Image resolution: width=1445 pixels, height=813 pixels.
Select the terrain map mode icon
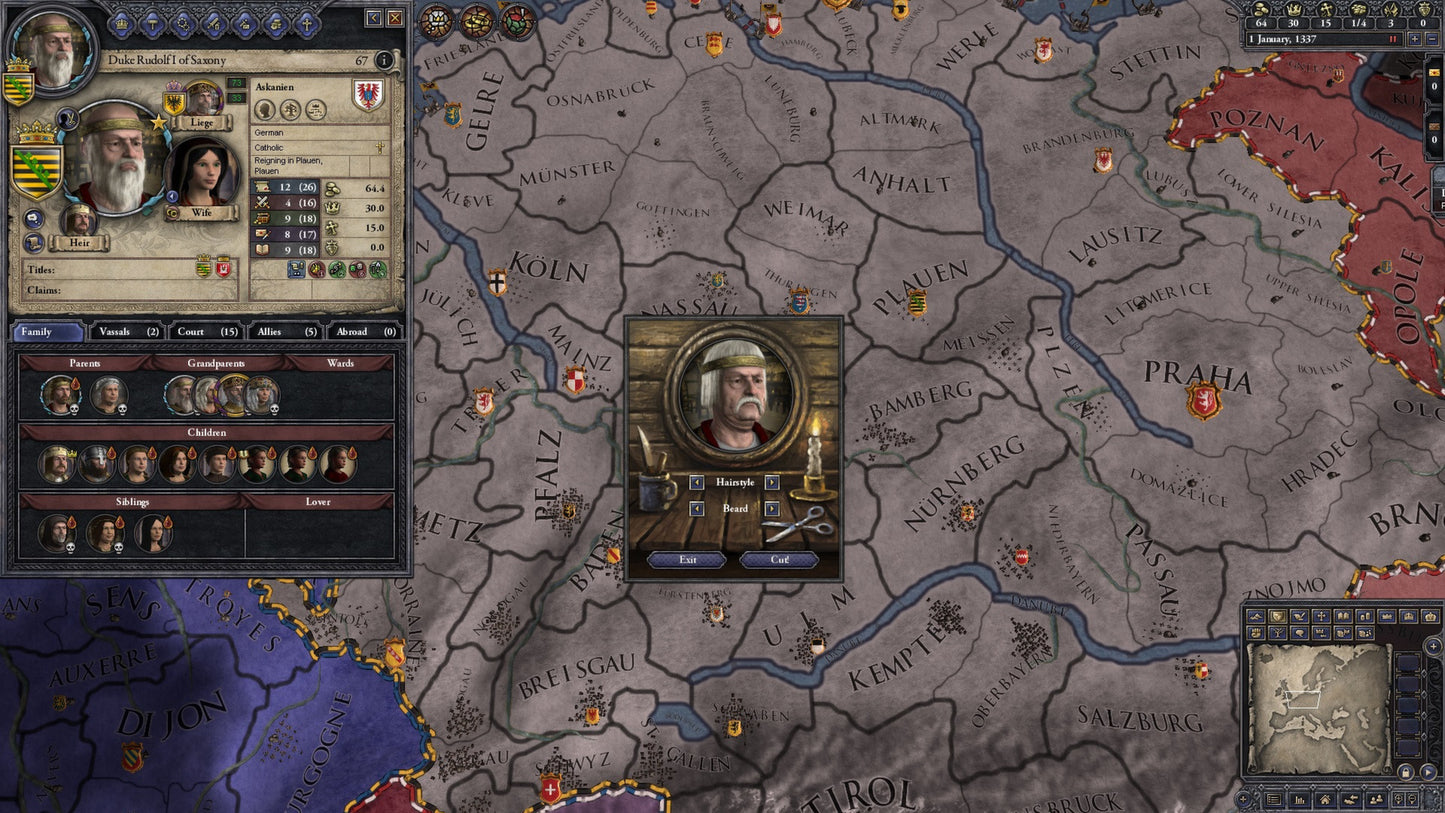tap(1255, 617)
